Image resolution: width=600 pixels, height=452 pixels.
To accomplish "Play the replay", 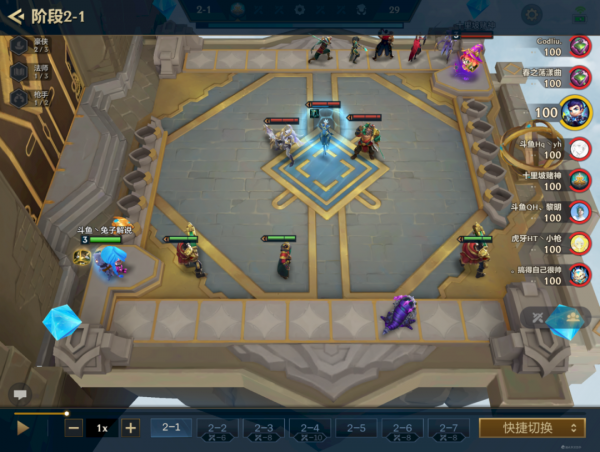I will (23, 428).
